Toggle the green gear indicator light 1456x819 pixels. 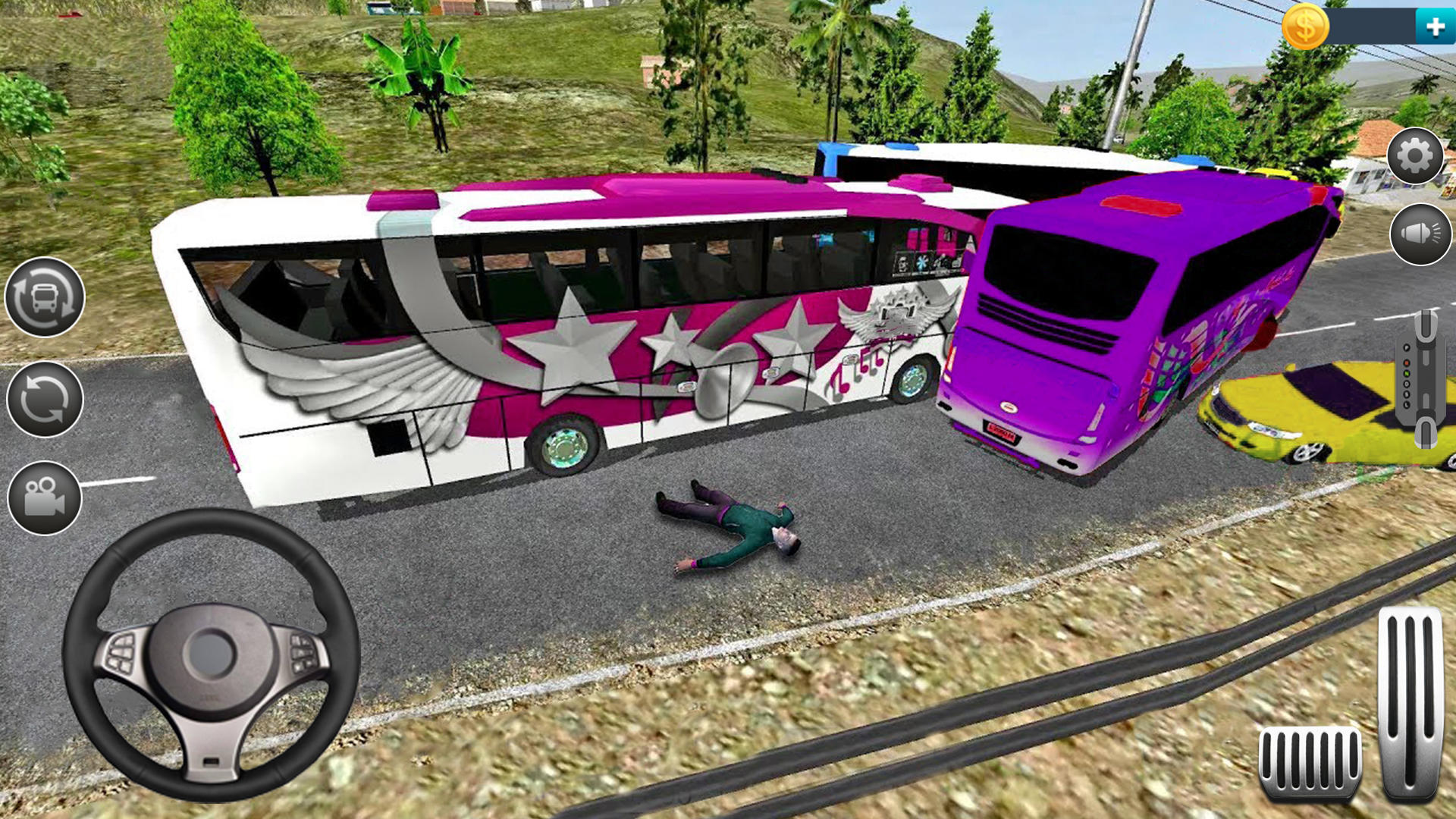click(x=1406, y=374)
